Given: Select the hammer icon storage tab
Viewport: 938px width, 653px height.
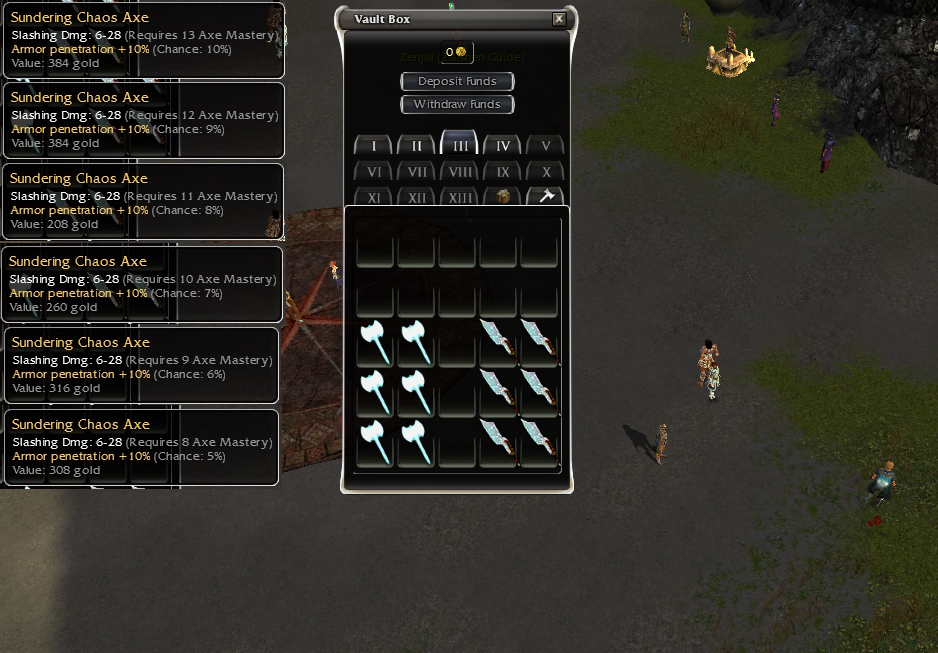Looking at the screenshot, I should point(546,197).
